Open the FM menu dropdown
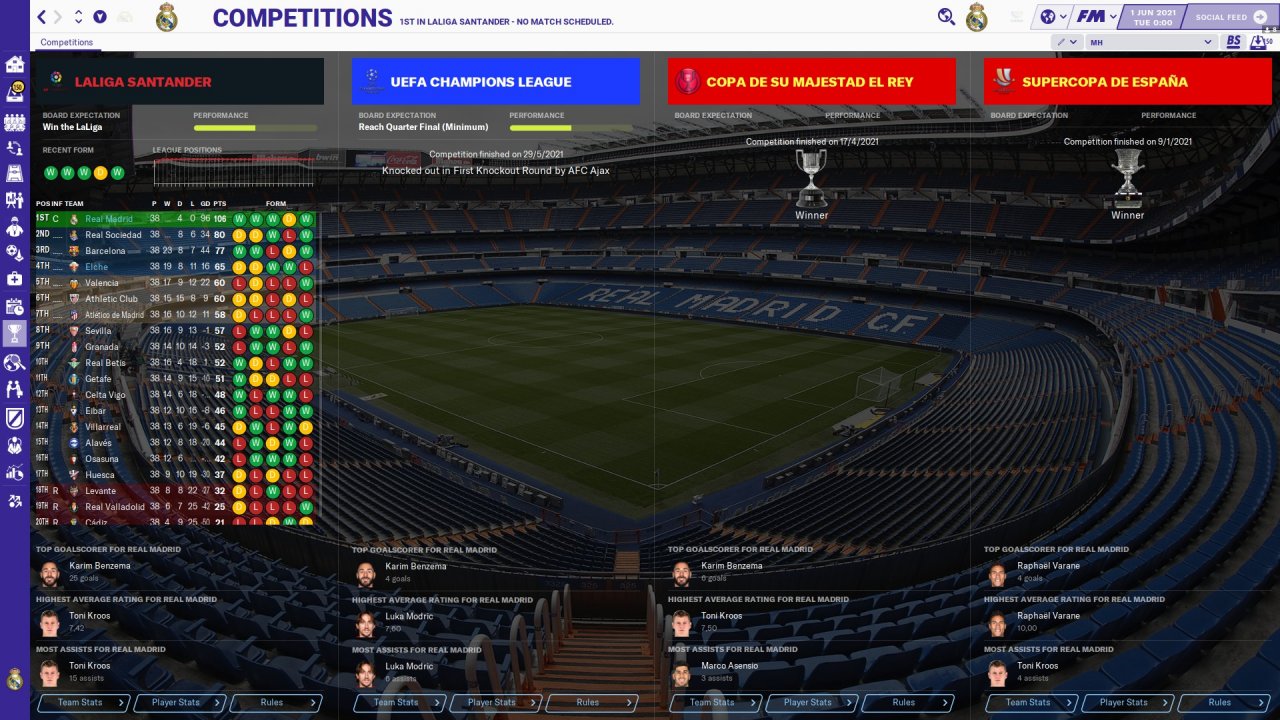 click(1096, 17)
